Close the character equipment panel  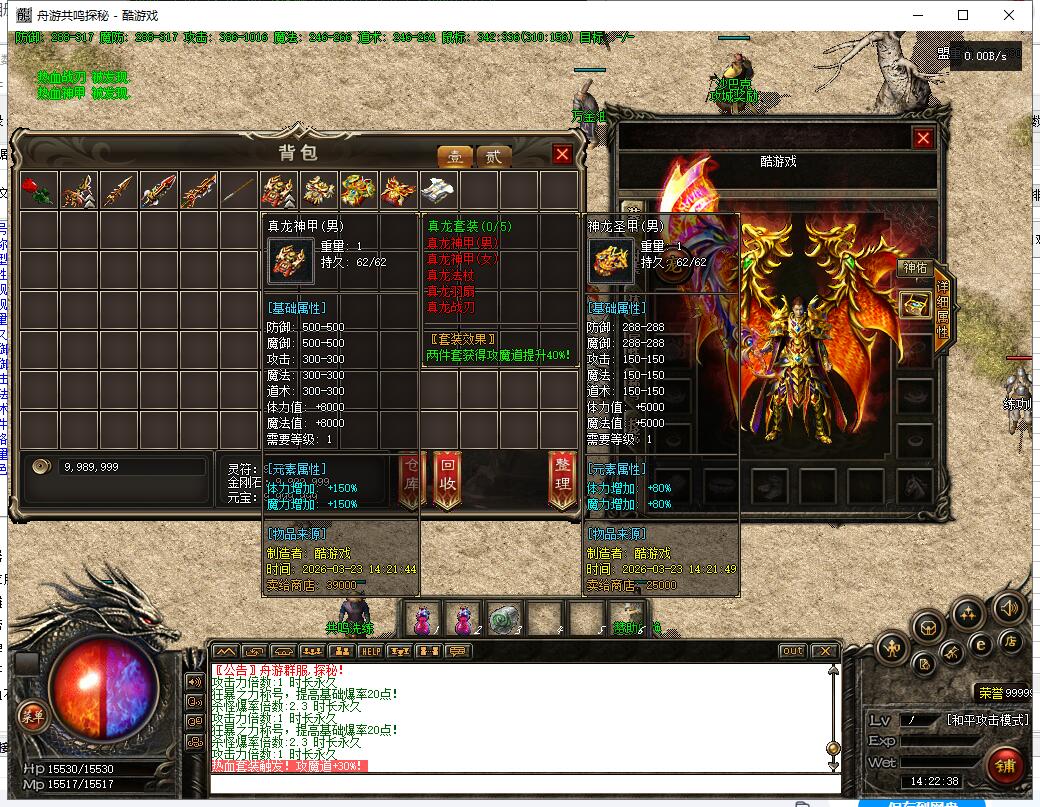pos(923,138)
